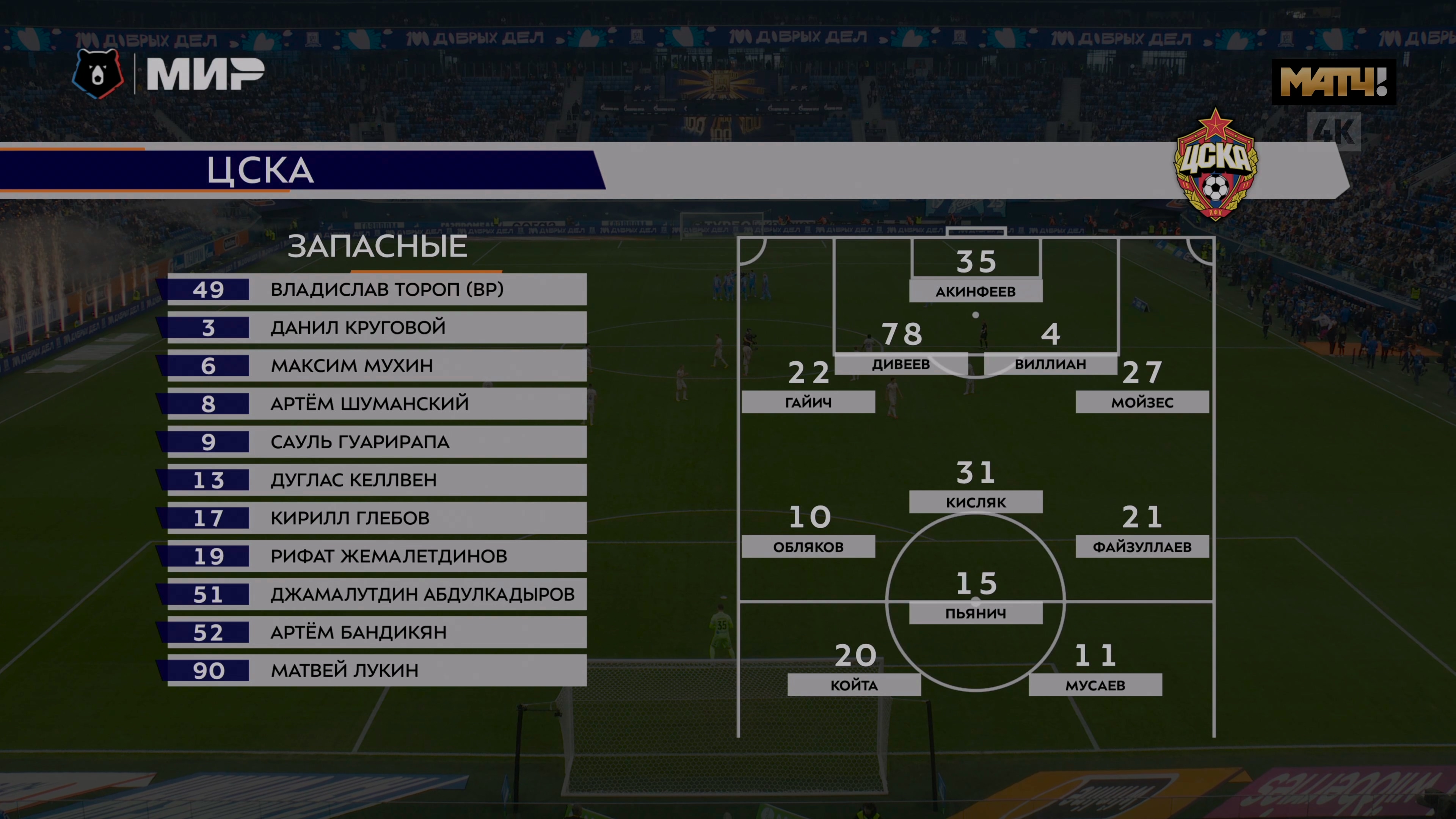Screen dimensions: 1456x819
Task: Pick forward Койта on the pitch
Action: coord(854,685)
